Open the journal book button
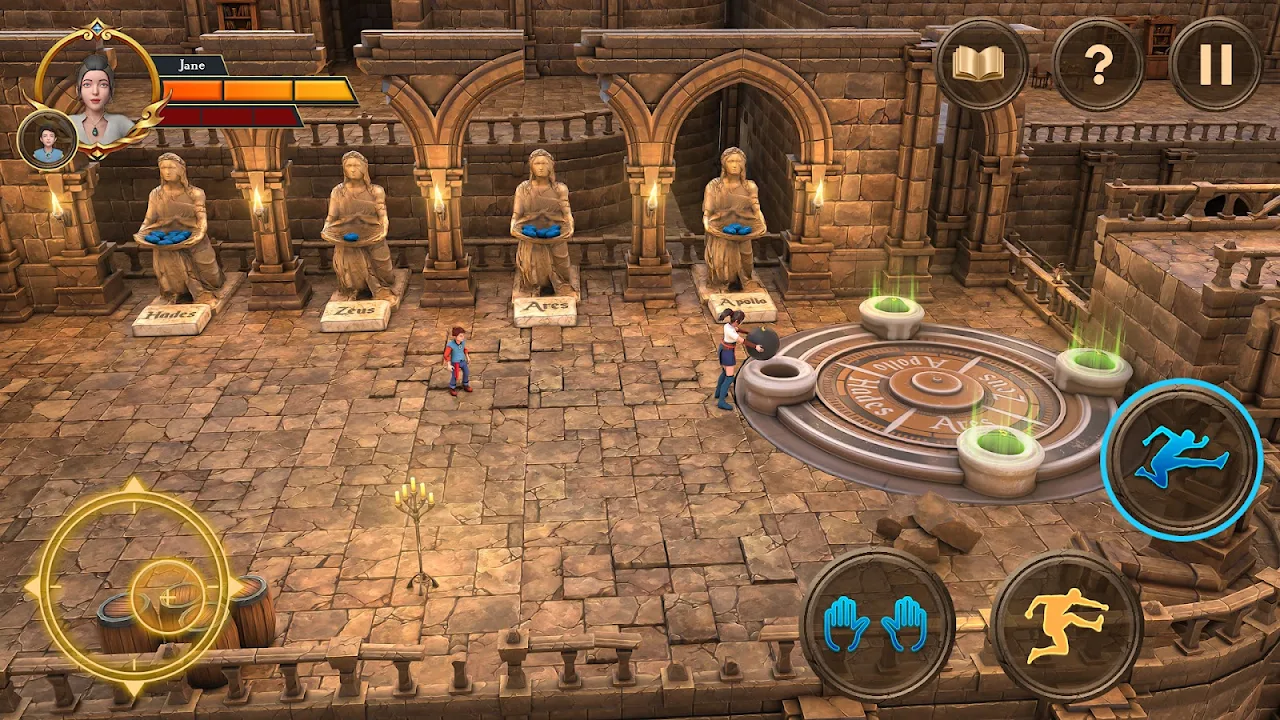 [x=982, y=64]
